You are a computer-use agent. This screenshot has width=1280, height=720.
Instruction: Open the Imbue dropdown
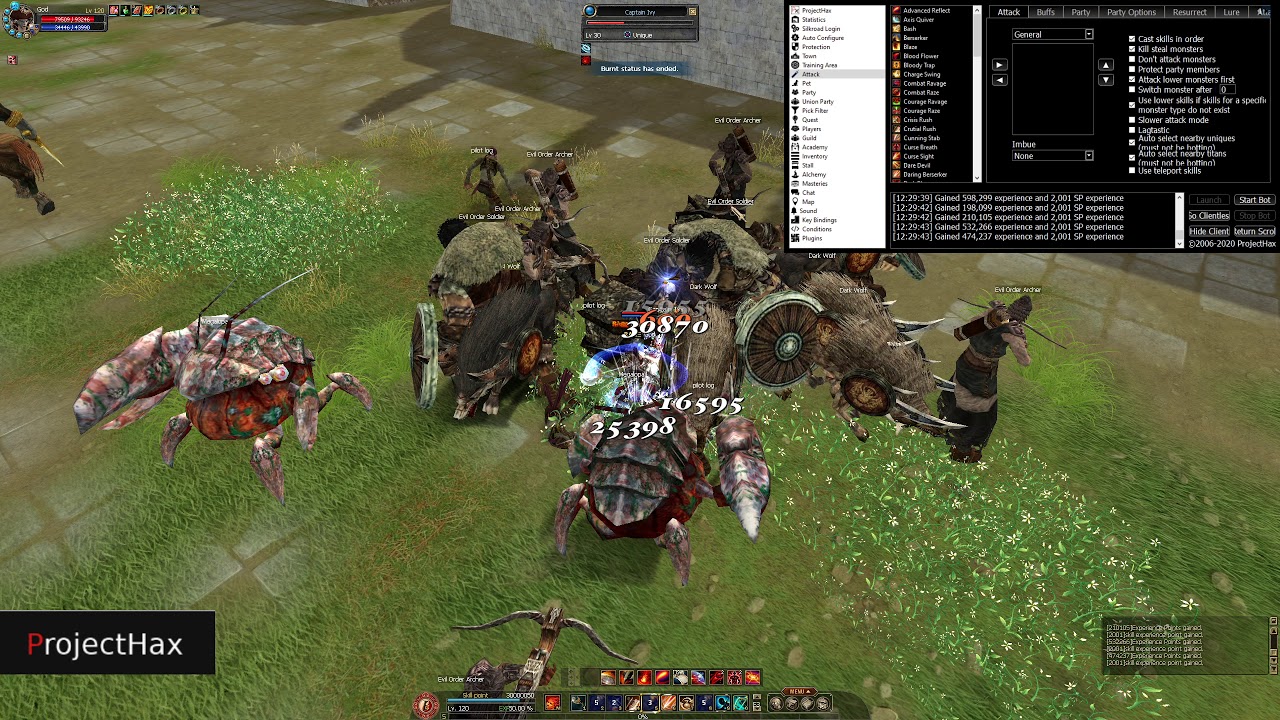[1089, 156]
